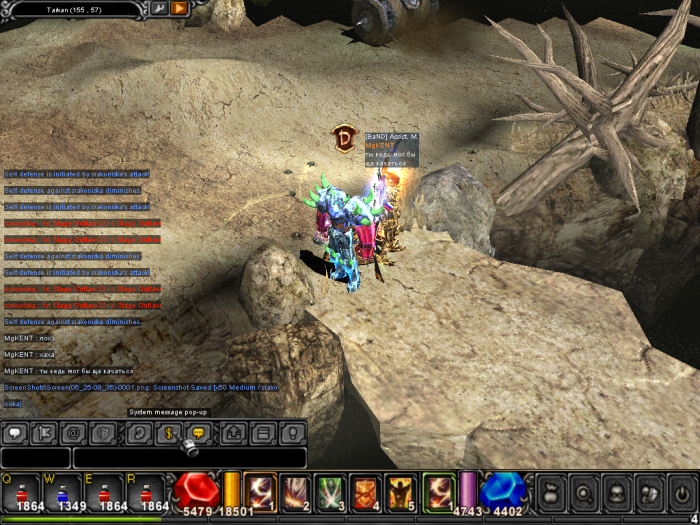Activate the green skill number 3

tap(331, 492)
